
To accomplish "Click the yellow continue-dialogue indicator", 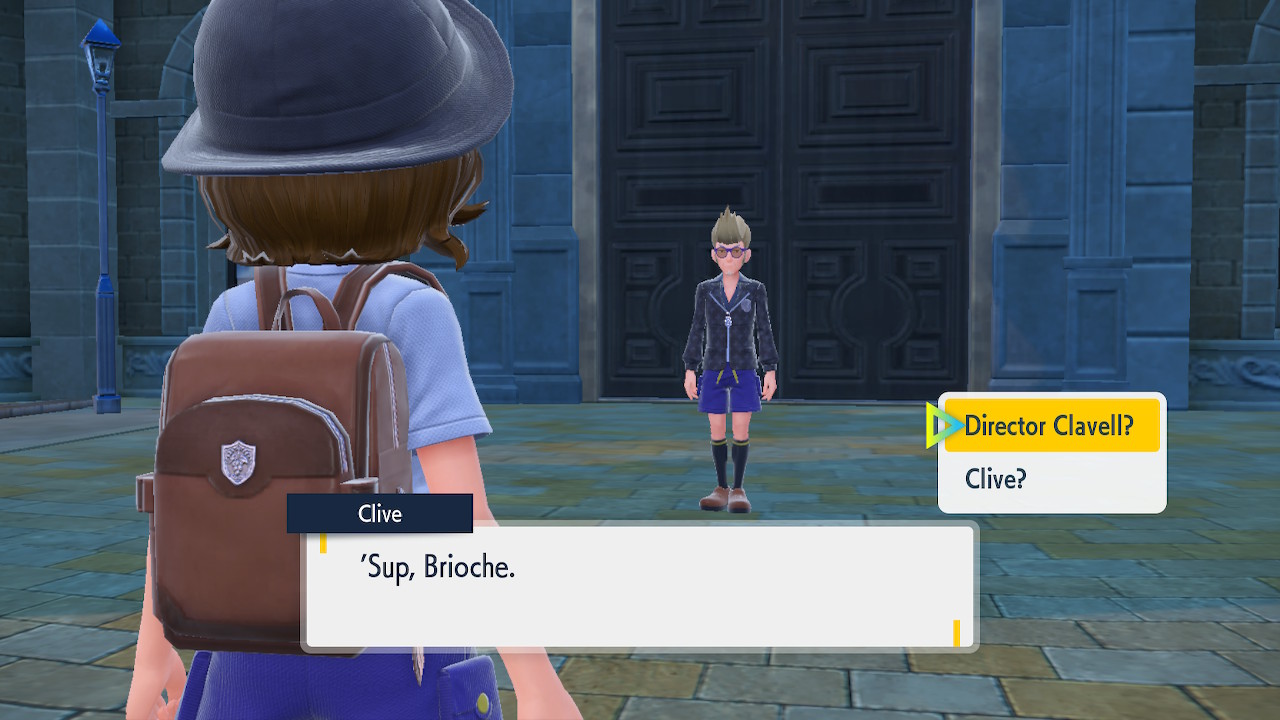I will point(957,634).
